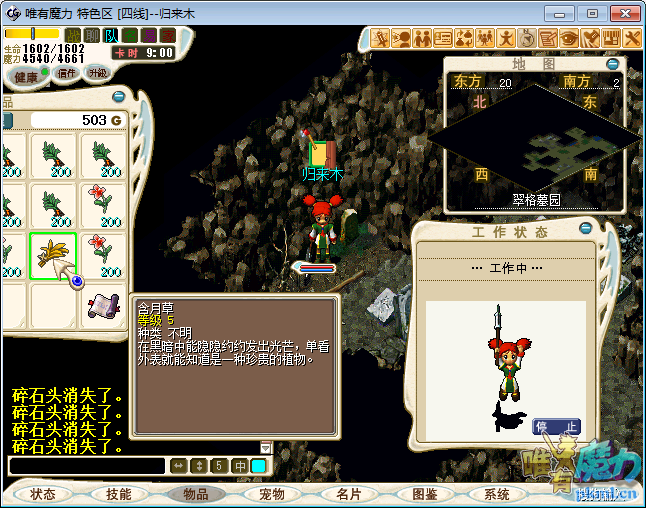This screenshot has width=646, height=508.
Task: Open the 系统 (System) tab
Action: (497, 494)
